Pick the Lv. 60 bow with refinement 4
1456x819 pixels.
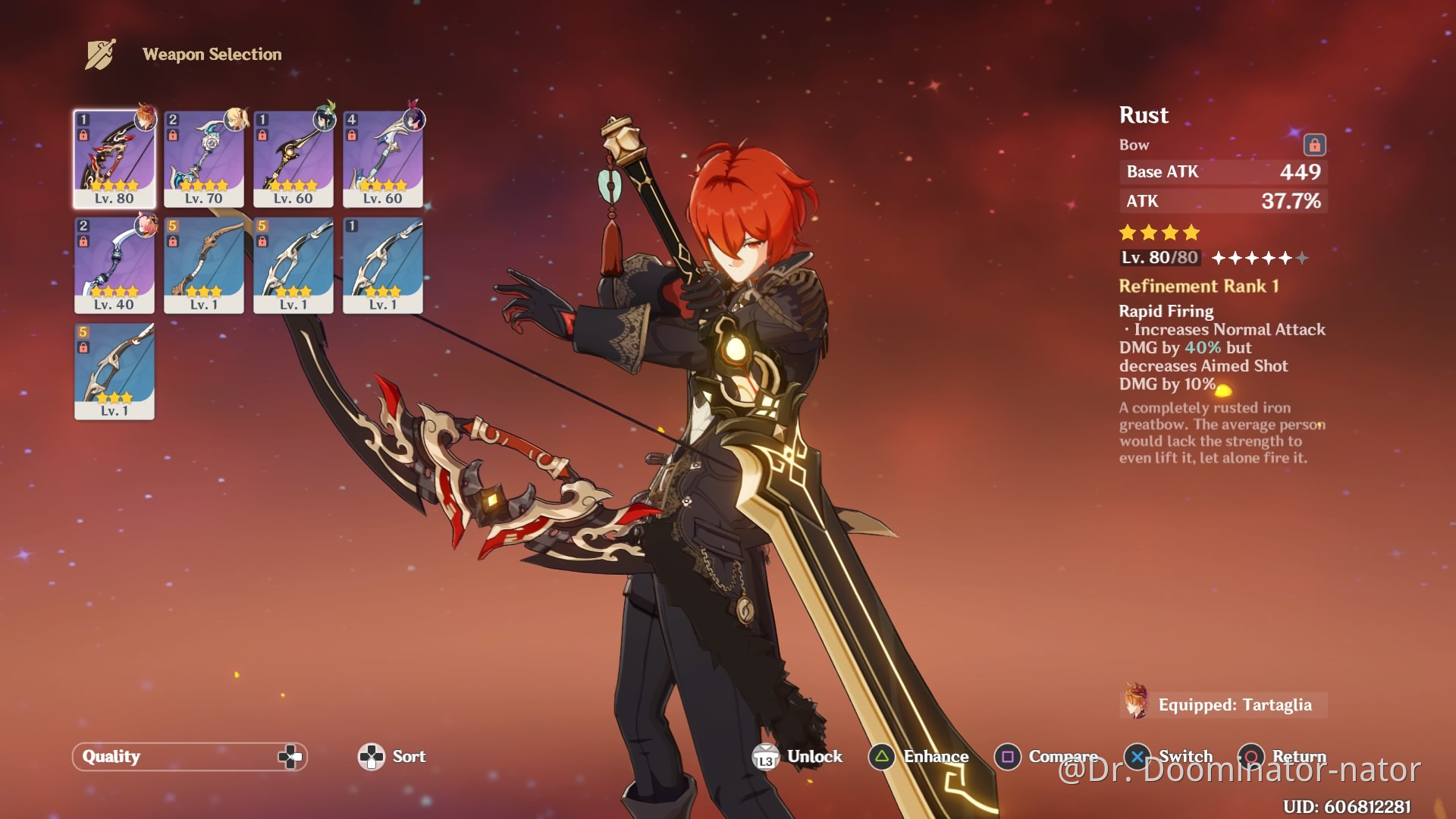point(383,158)
